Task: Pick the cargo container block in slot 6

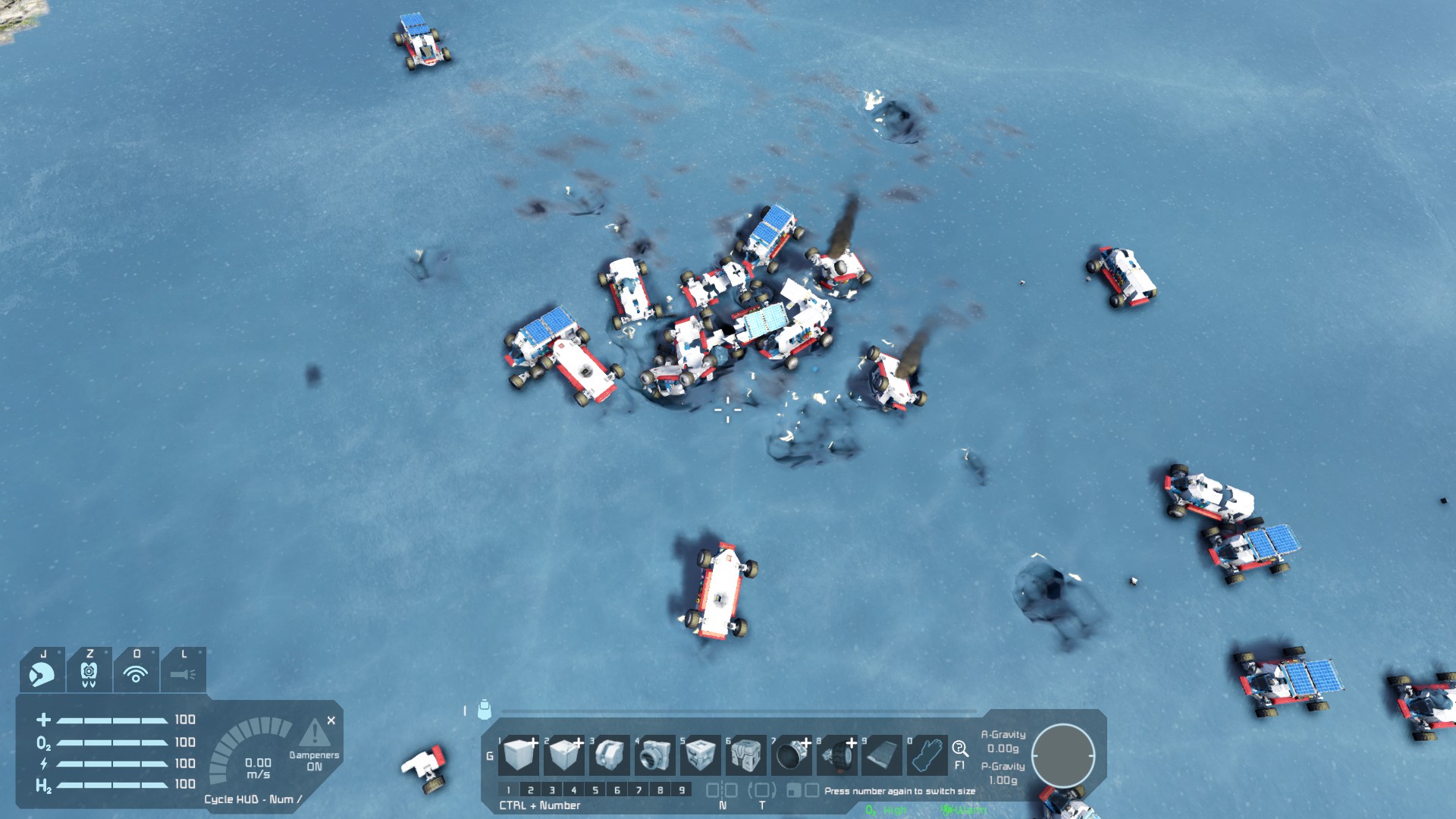Action: (745, 755)
